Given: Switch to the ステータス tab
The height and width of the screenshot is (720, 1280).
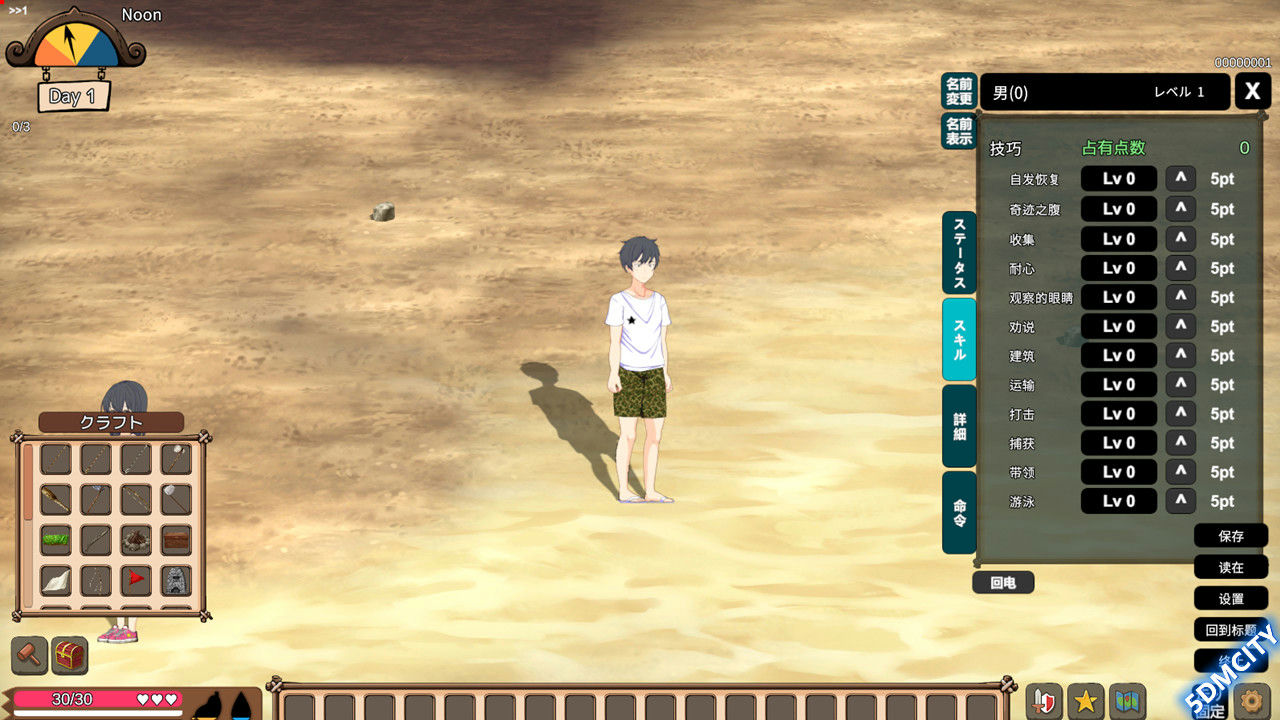Looking at the screenshot, I should (x=957, y=250).
